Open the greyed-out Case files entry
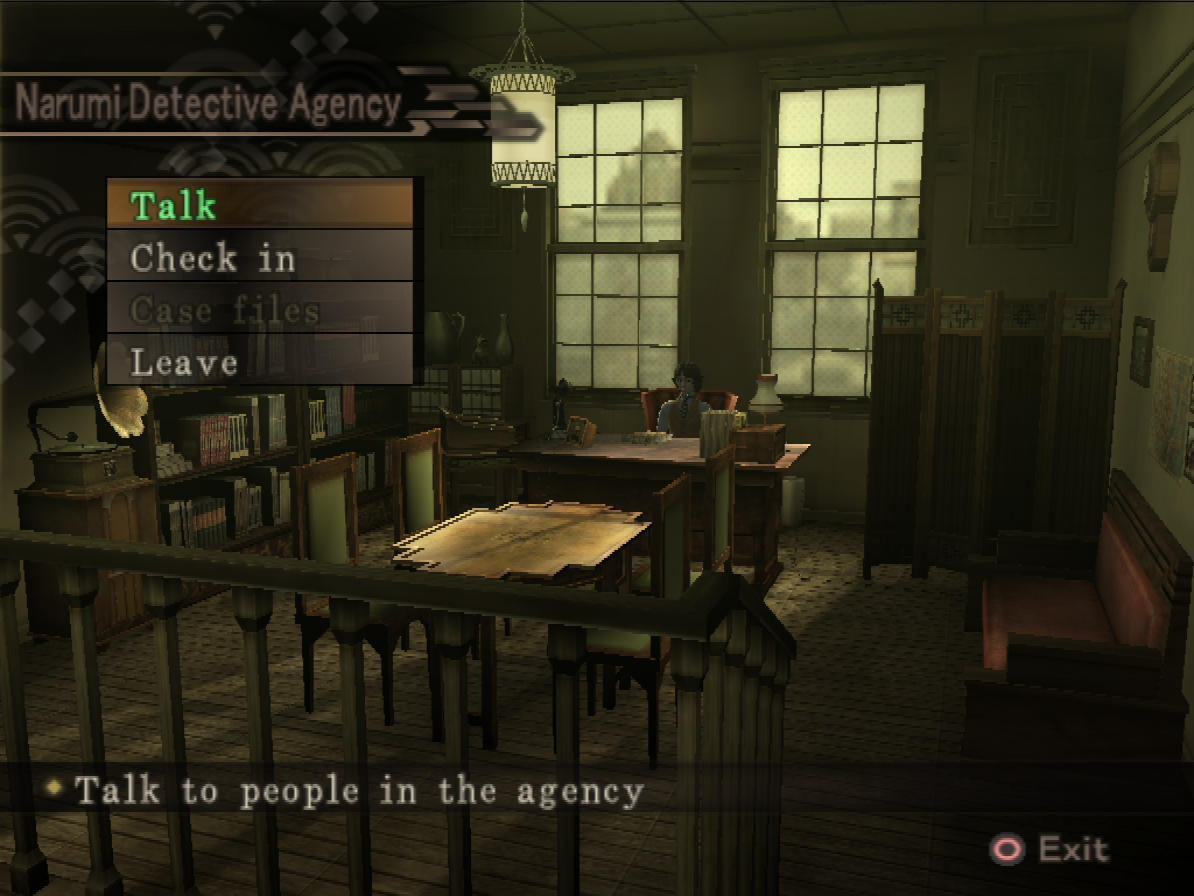 tap(259, 310)
